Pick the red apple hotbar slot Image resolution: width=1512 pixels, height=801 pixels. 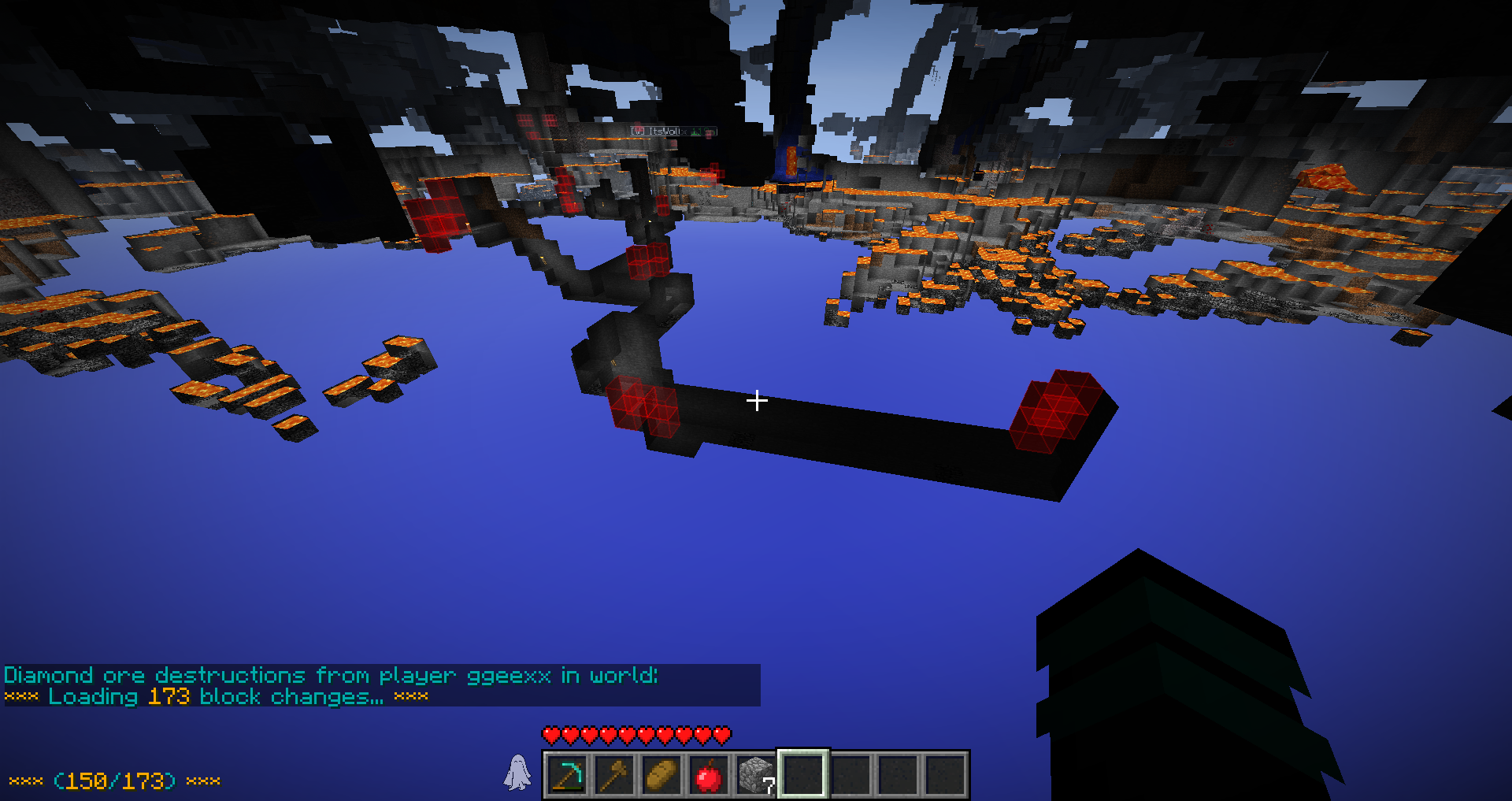coord(709,775)
